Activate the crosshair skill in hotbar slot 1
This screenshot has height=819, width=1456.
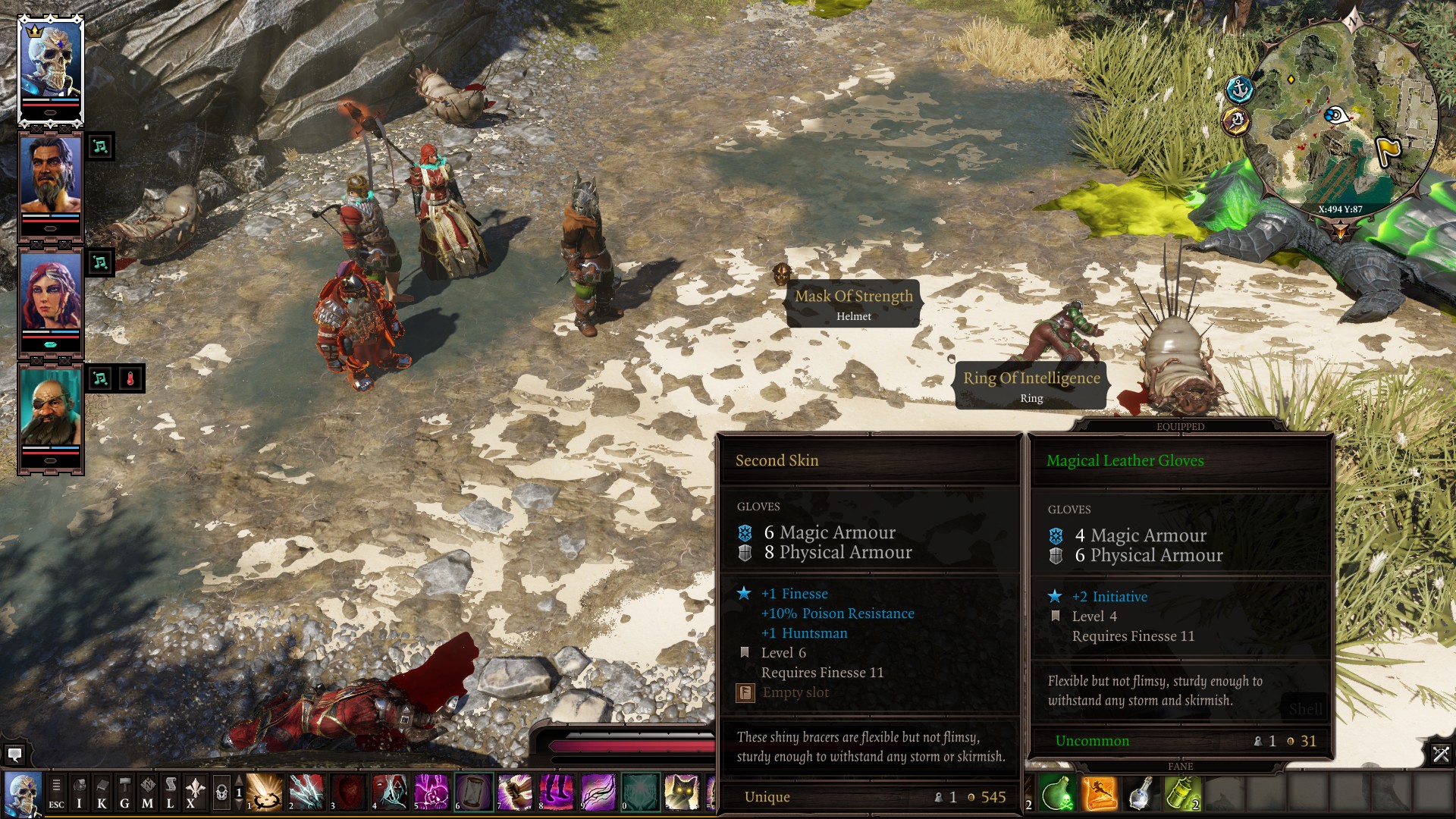[x=265, y=792]
